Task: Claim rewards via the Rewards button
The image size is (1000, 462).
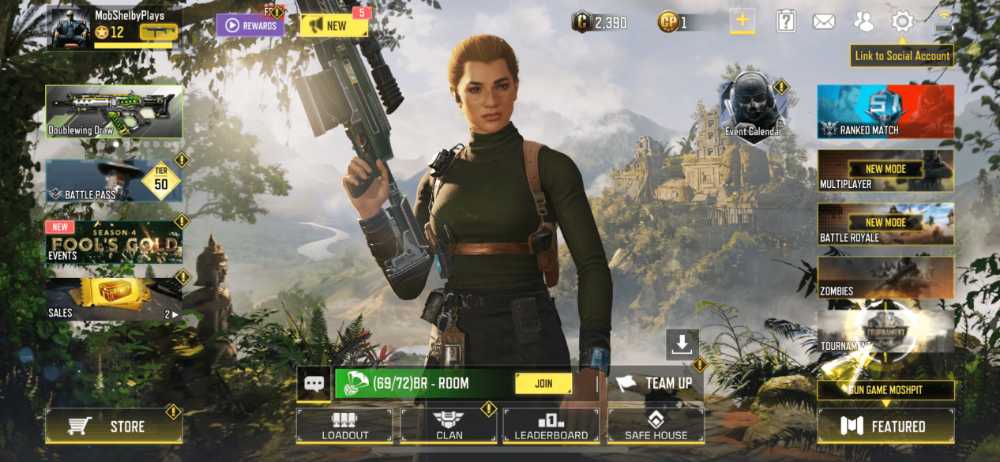Action: pos(250,25)
